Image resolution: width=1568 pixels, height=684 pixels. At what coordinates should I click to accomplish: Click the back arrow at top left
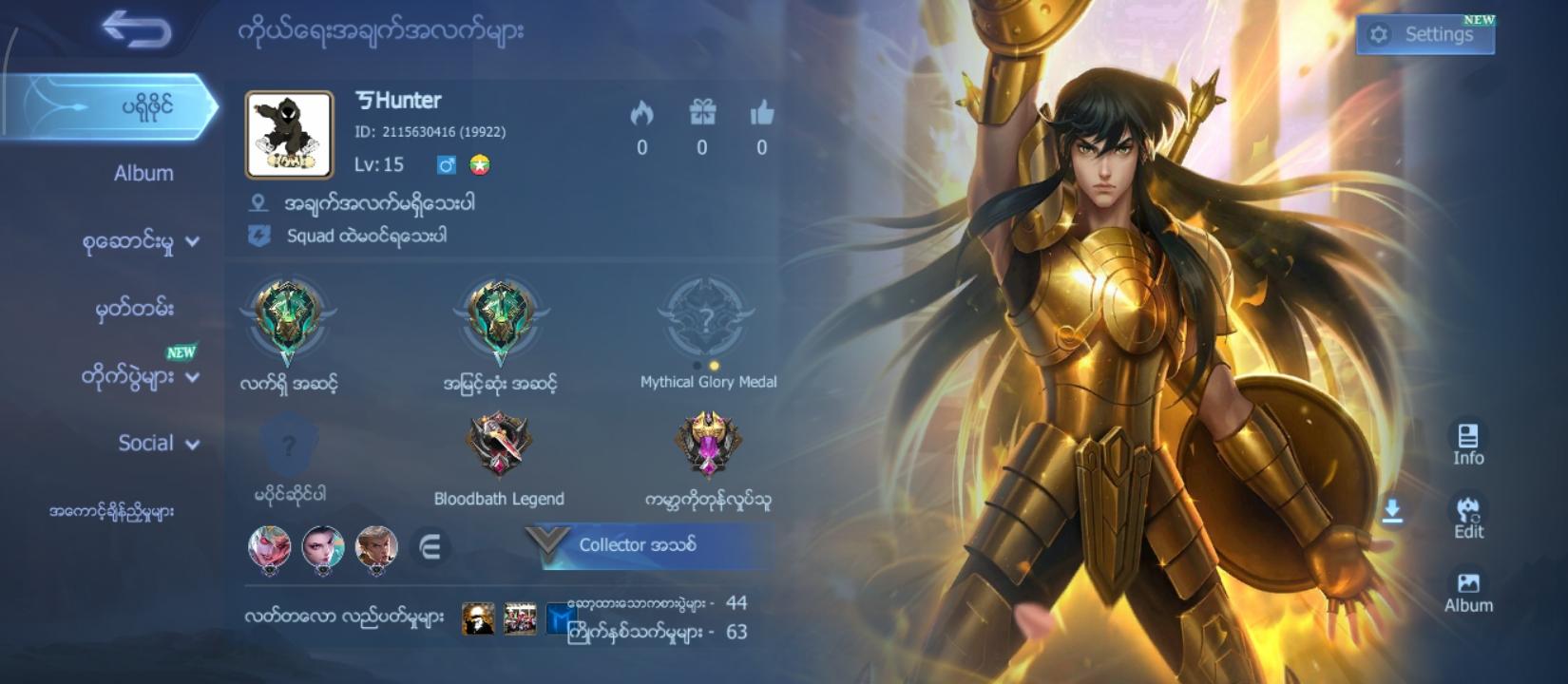coord(135,28)
